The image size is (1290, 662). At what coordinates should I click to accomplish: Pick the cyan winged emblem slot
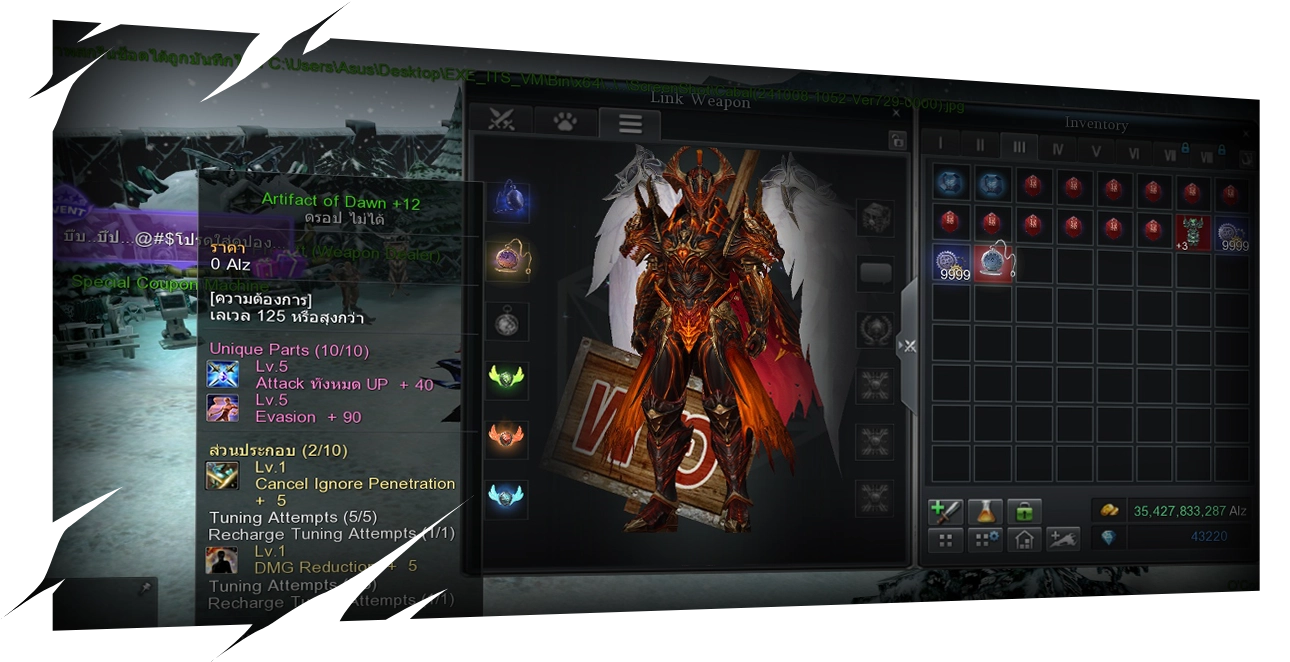(x=507, y=497)
